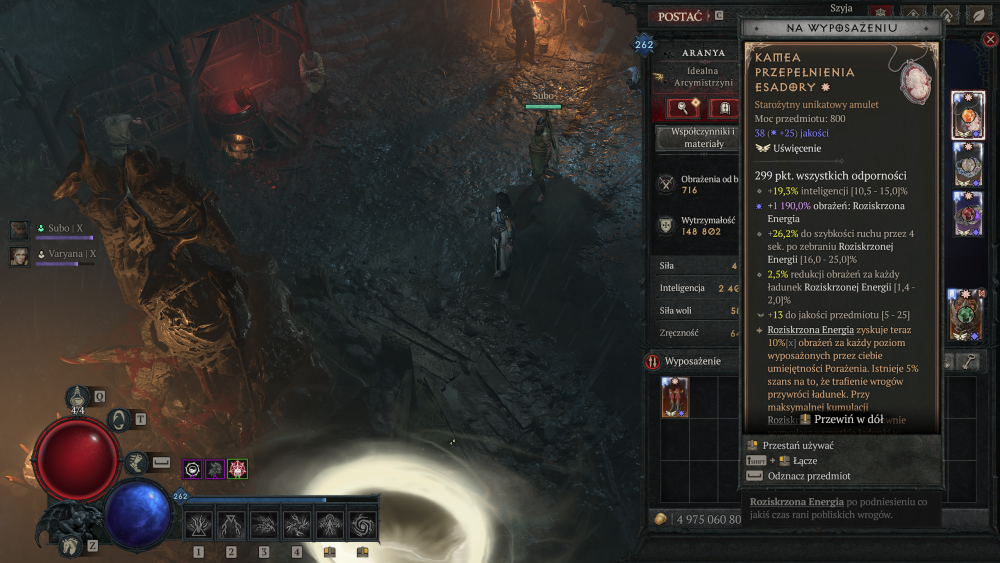The width and height of the screenshot is (1000, 563).
Task: Select the second ring equipment slot
Action: point(968,213)
